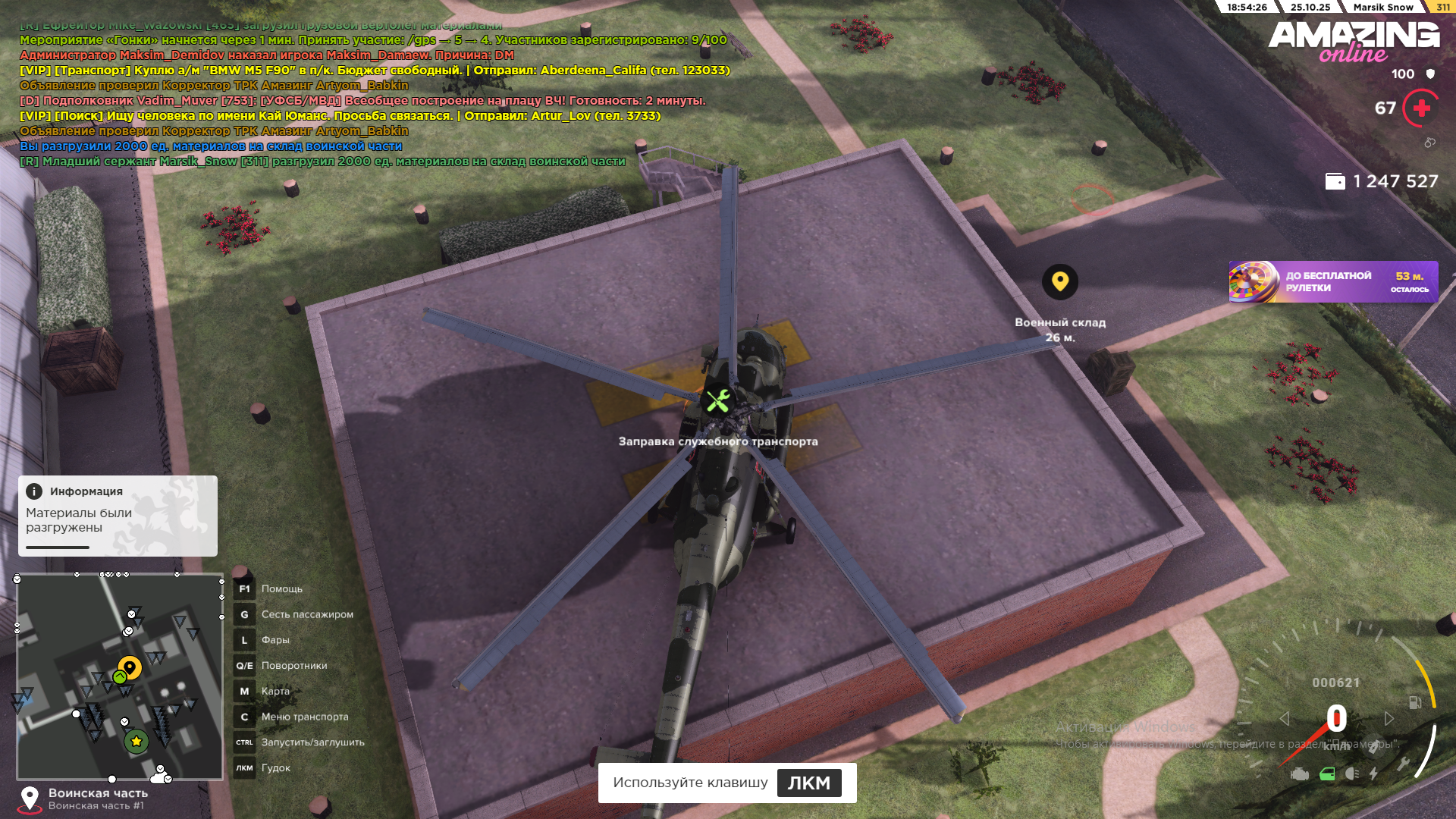Open the free roulette banner
The height and width of the screenshot is (819, 1456).
tap(1332, 282)
